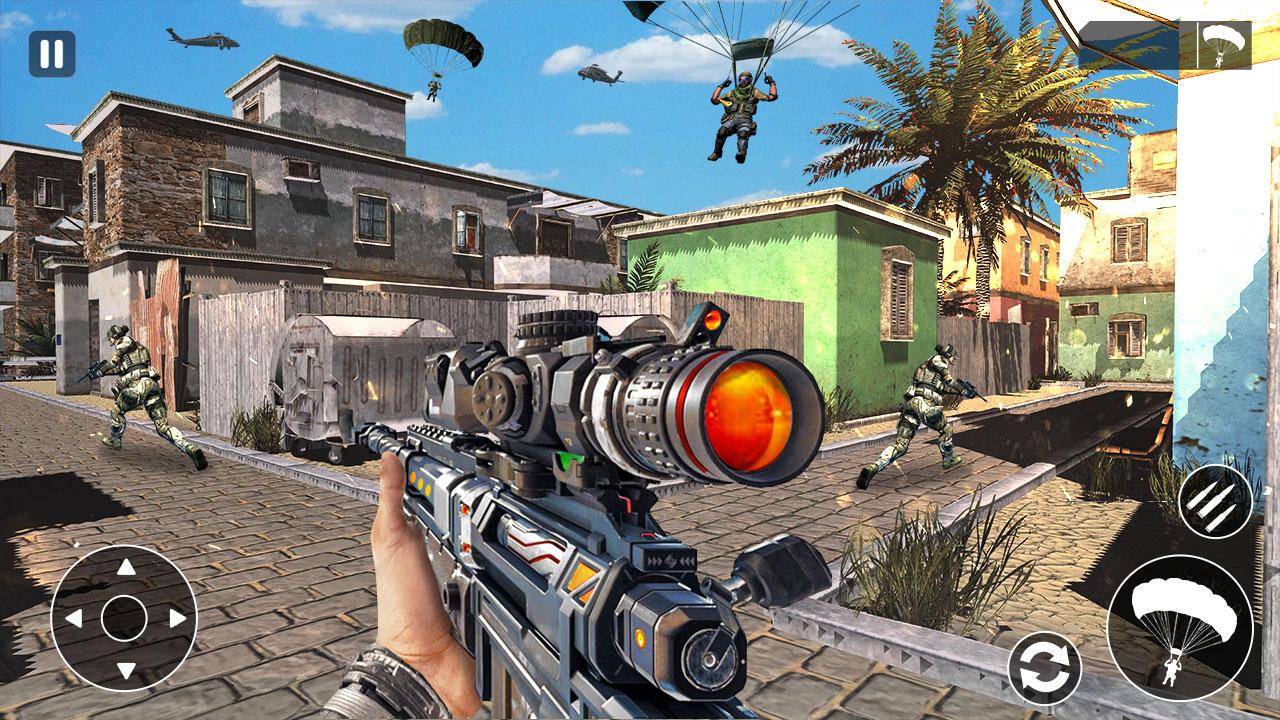The height and width of the screenshot is (720, 1280).
Task: Strafe right with the d-pad right arrow
Action: point(177,618)
